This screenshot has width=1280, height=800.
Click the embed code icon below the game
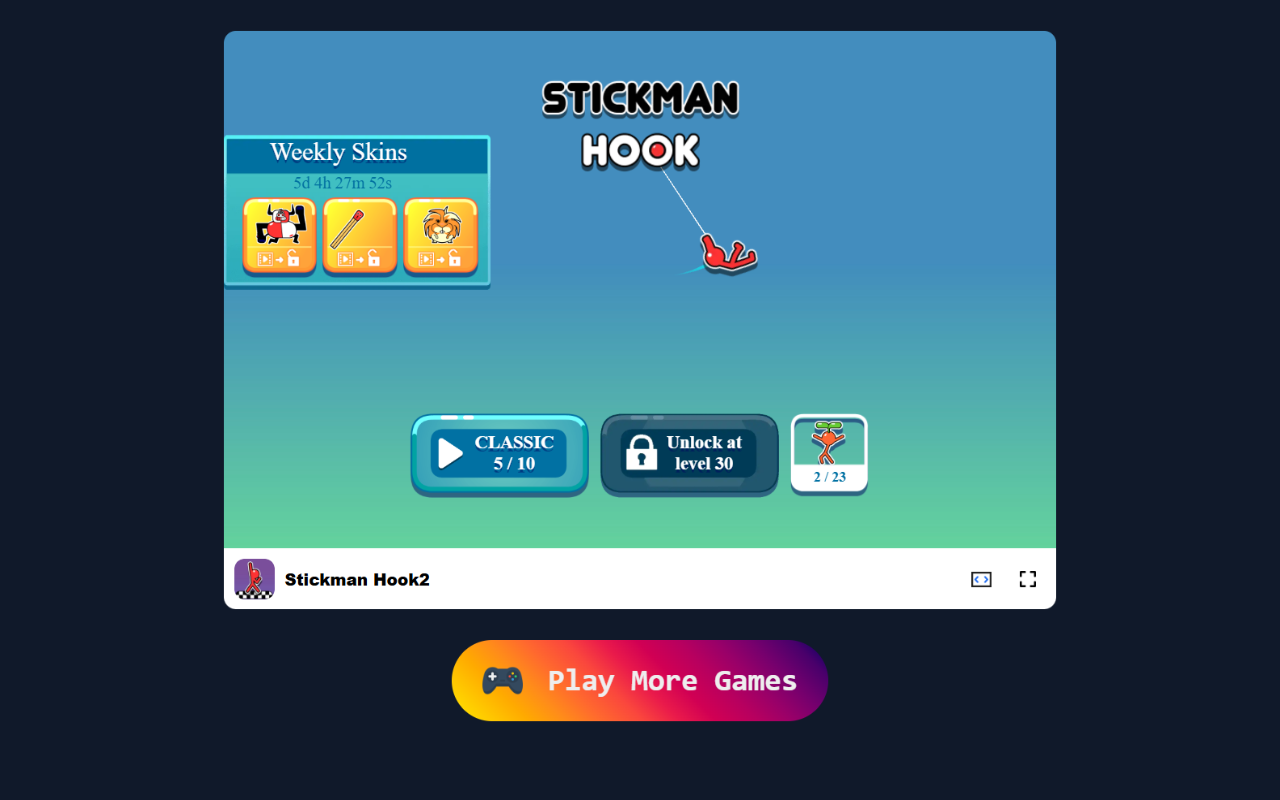coord(981,579)
